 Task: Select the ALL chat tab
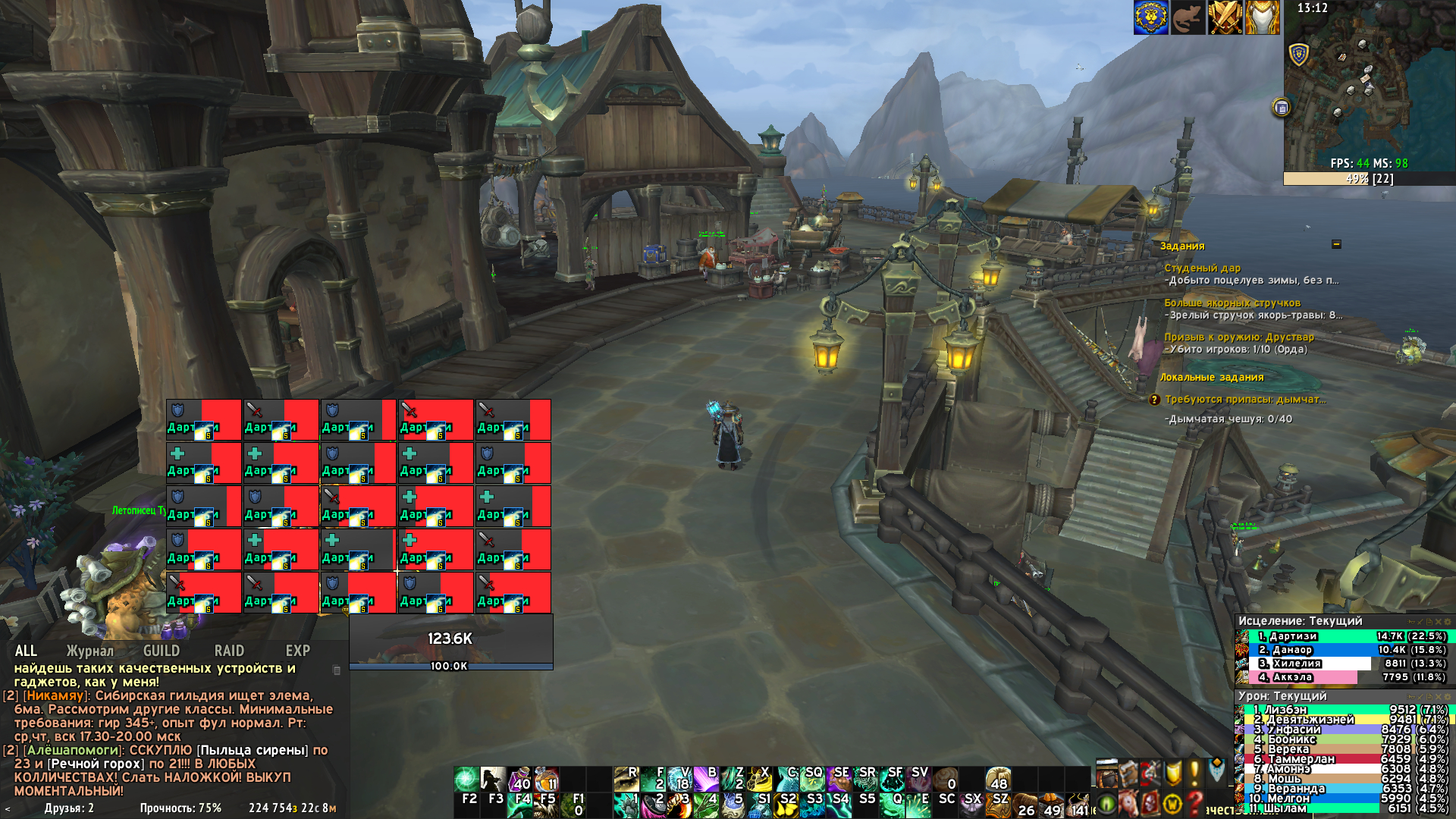(26, 651)
